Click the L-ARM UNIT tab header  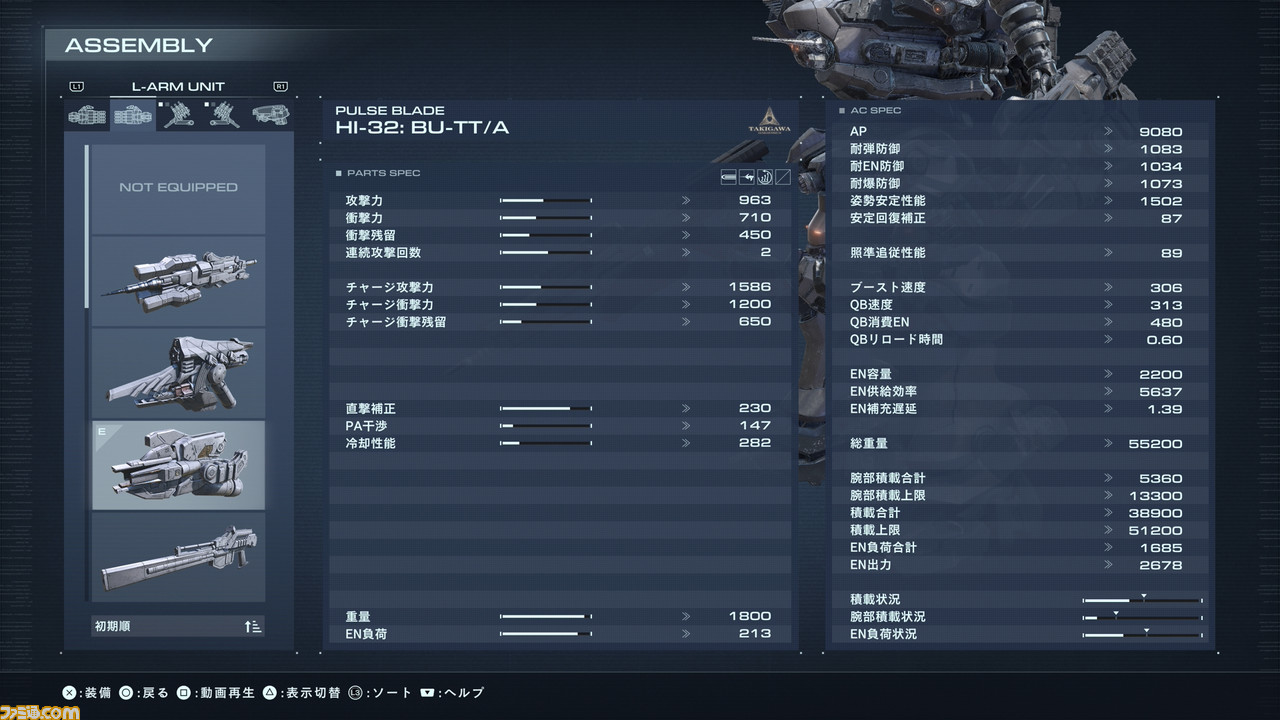coord(178,86)
